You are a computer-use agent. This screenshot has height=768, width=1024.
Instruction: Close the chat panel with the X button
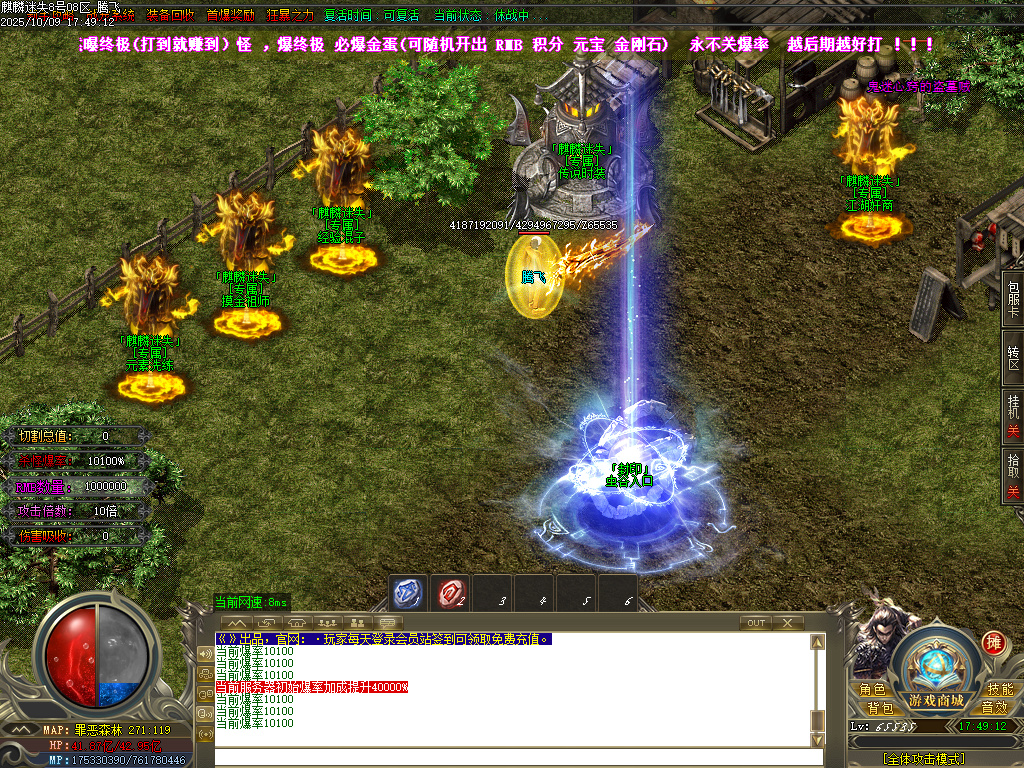(788, 623)
